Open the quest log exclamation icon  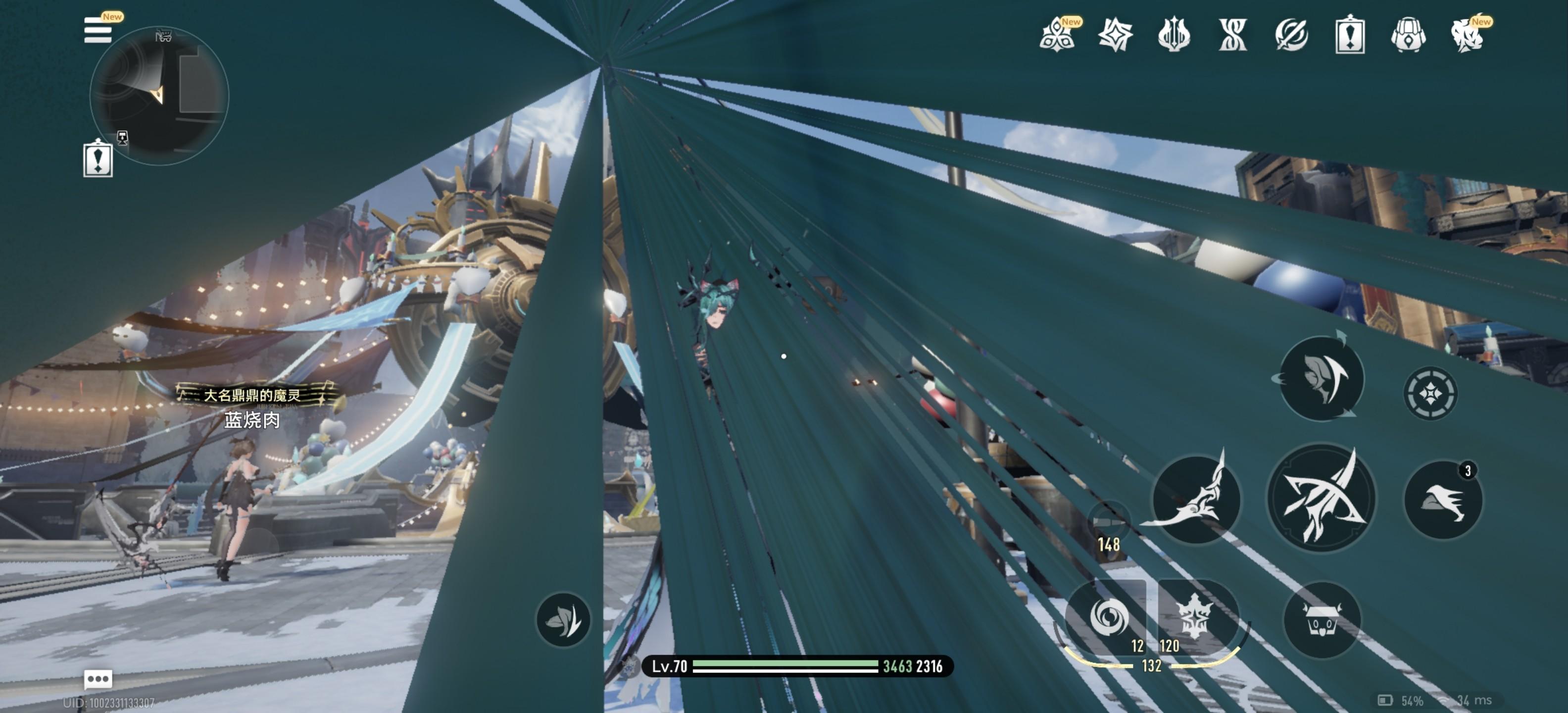1349,35
